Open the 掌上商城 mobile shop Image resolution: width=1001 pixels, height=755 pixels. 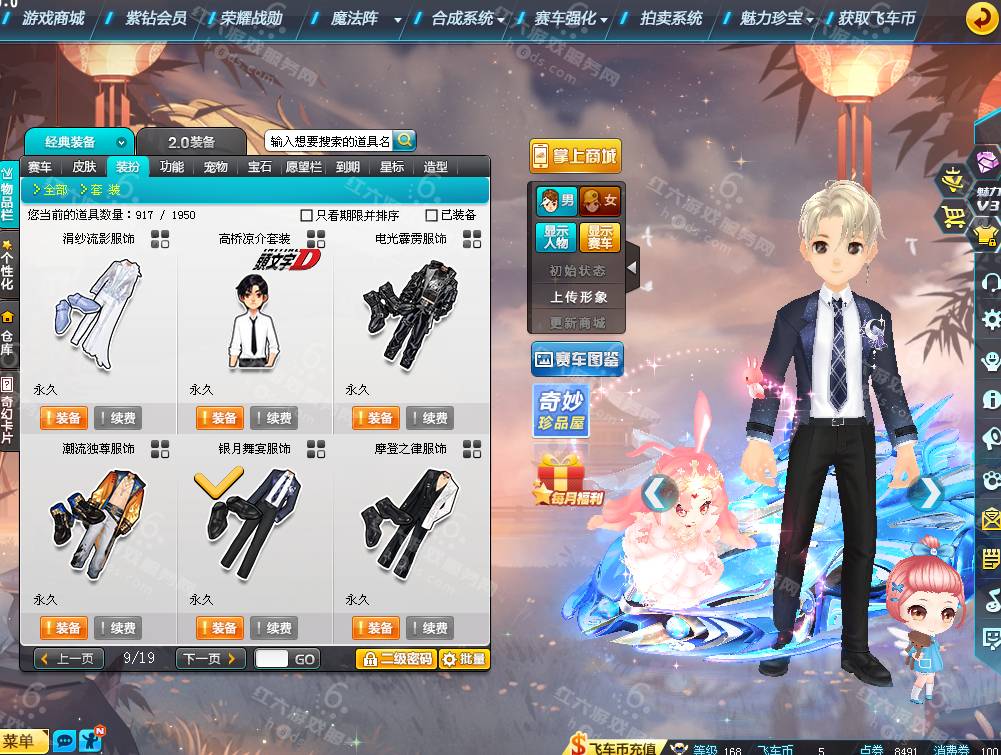575,156
